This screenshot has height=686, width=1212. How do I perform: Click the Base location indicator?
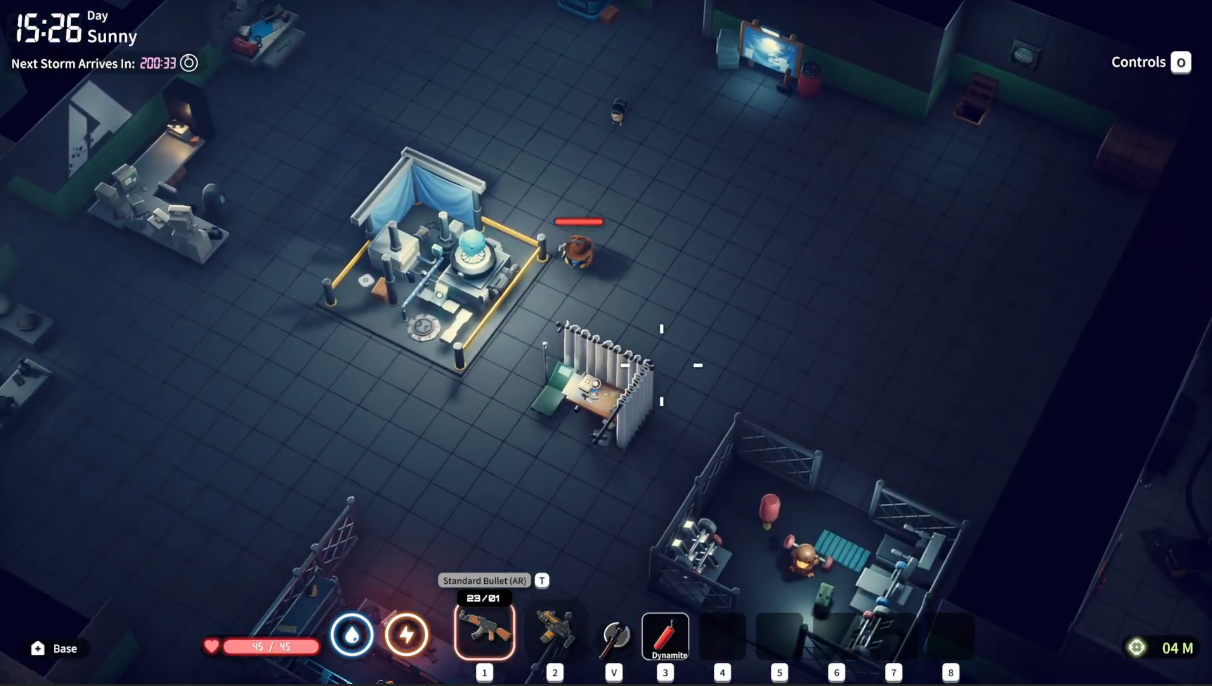54,648
